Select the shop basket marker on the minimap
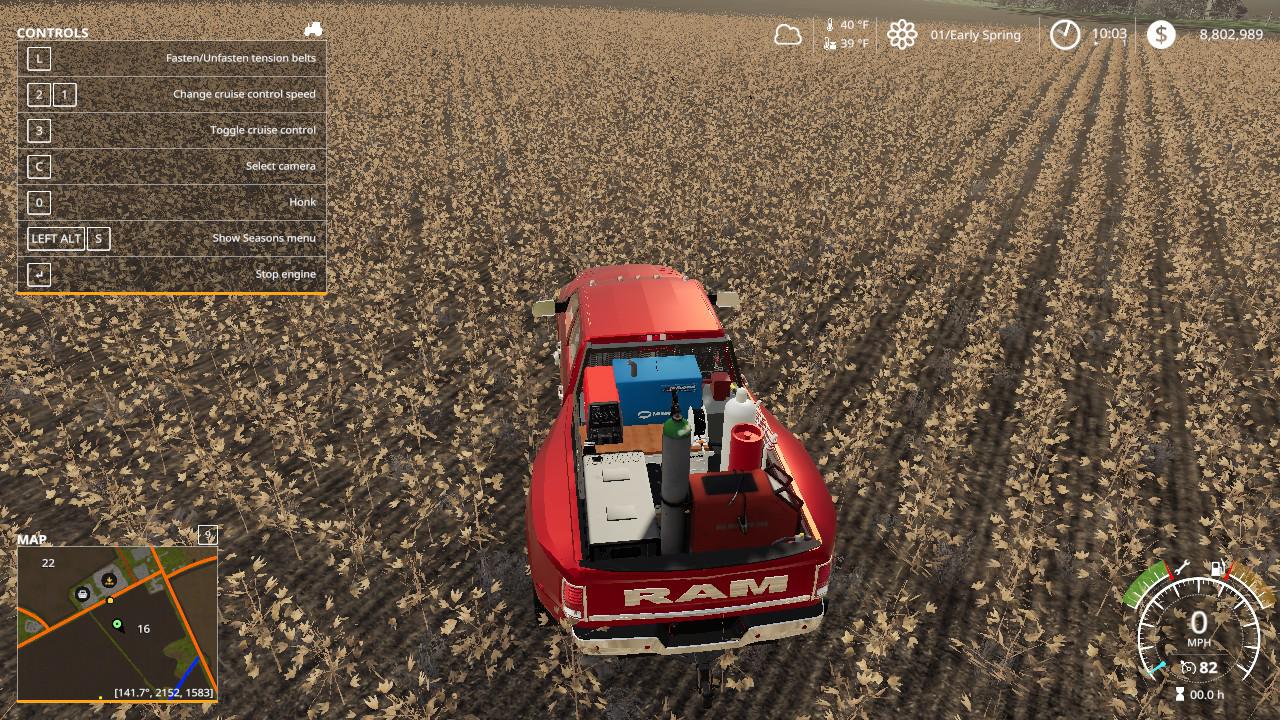This screenshot has height=720, width=1280. (83, 594)
